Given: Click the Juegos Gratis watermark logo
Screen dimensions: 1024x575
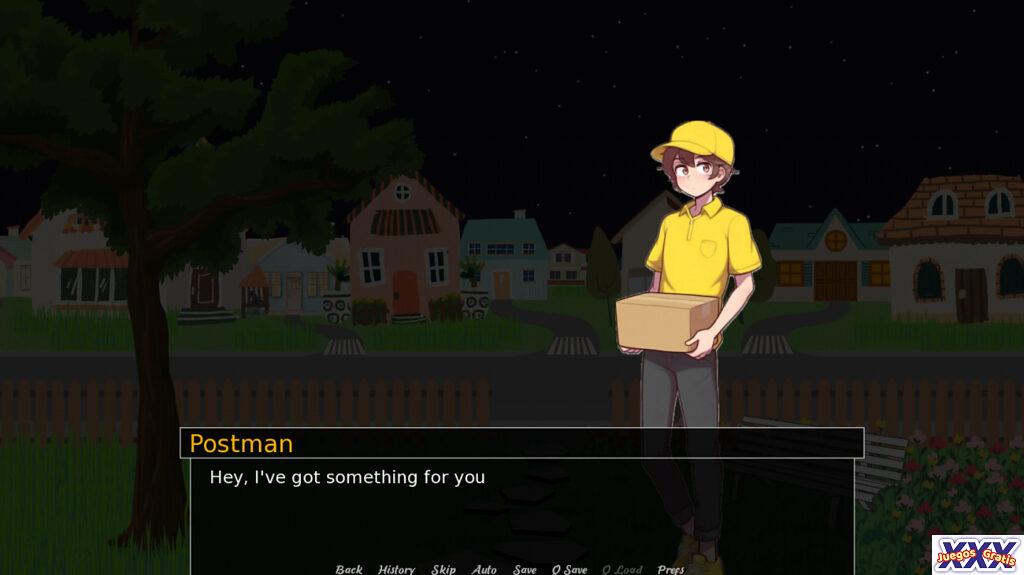Looking at the screenshot, I should click(x=977, y=554).
